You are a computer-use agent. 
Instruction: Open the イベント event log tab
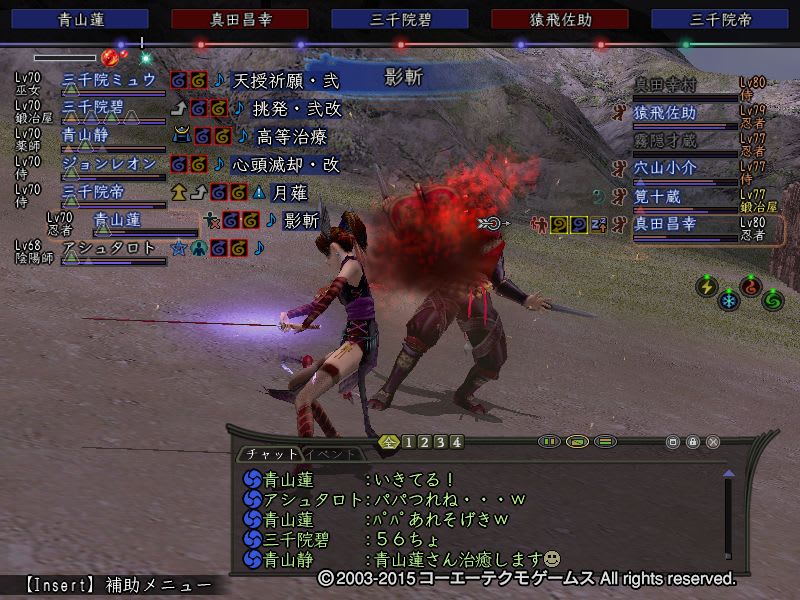(x=340, y=453)
